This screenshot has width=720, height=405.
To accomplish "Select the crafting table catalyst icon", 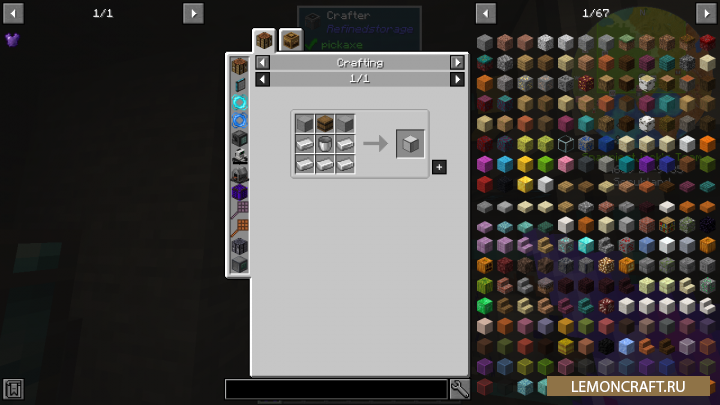I will pos(239,66).
